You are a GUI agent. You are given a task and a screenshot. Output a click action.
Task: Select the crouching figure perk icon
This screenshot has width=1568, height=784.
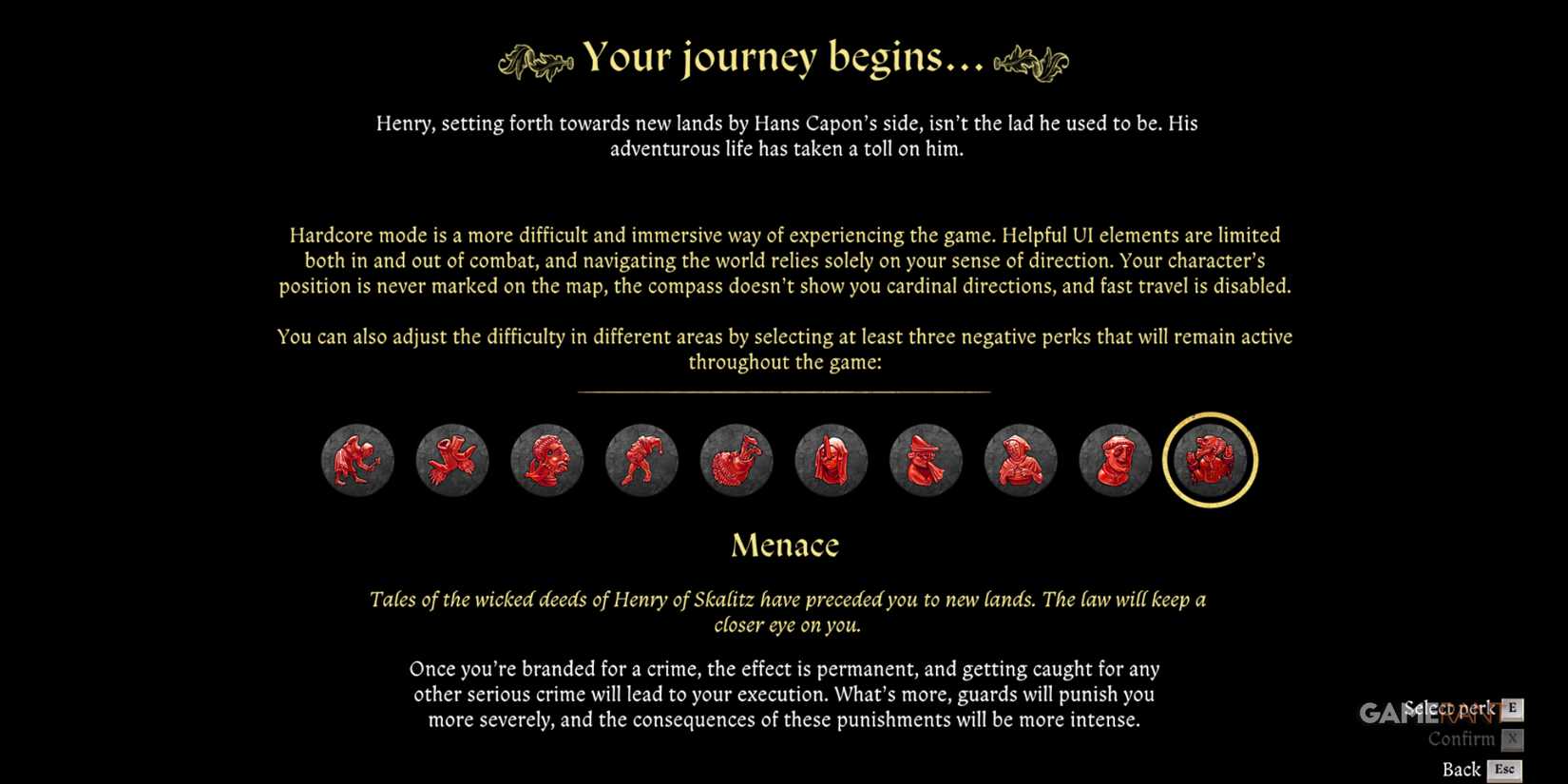pos(641,459)
